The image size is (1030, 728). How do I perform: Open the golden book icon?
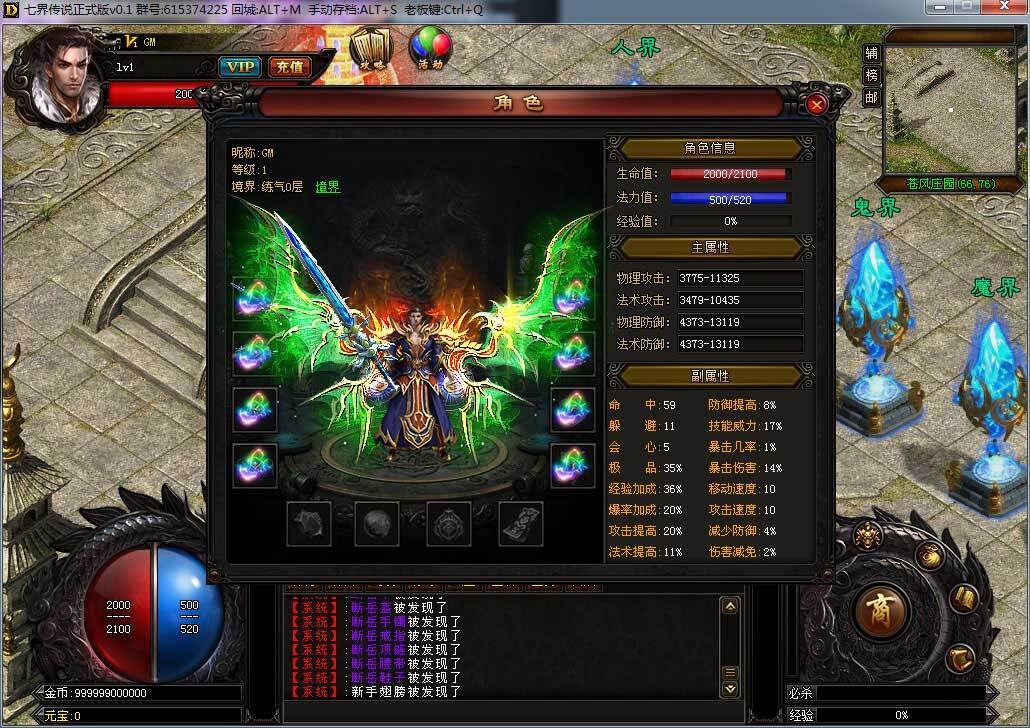pos(964,599)
